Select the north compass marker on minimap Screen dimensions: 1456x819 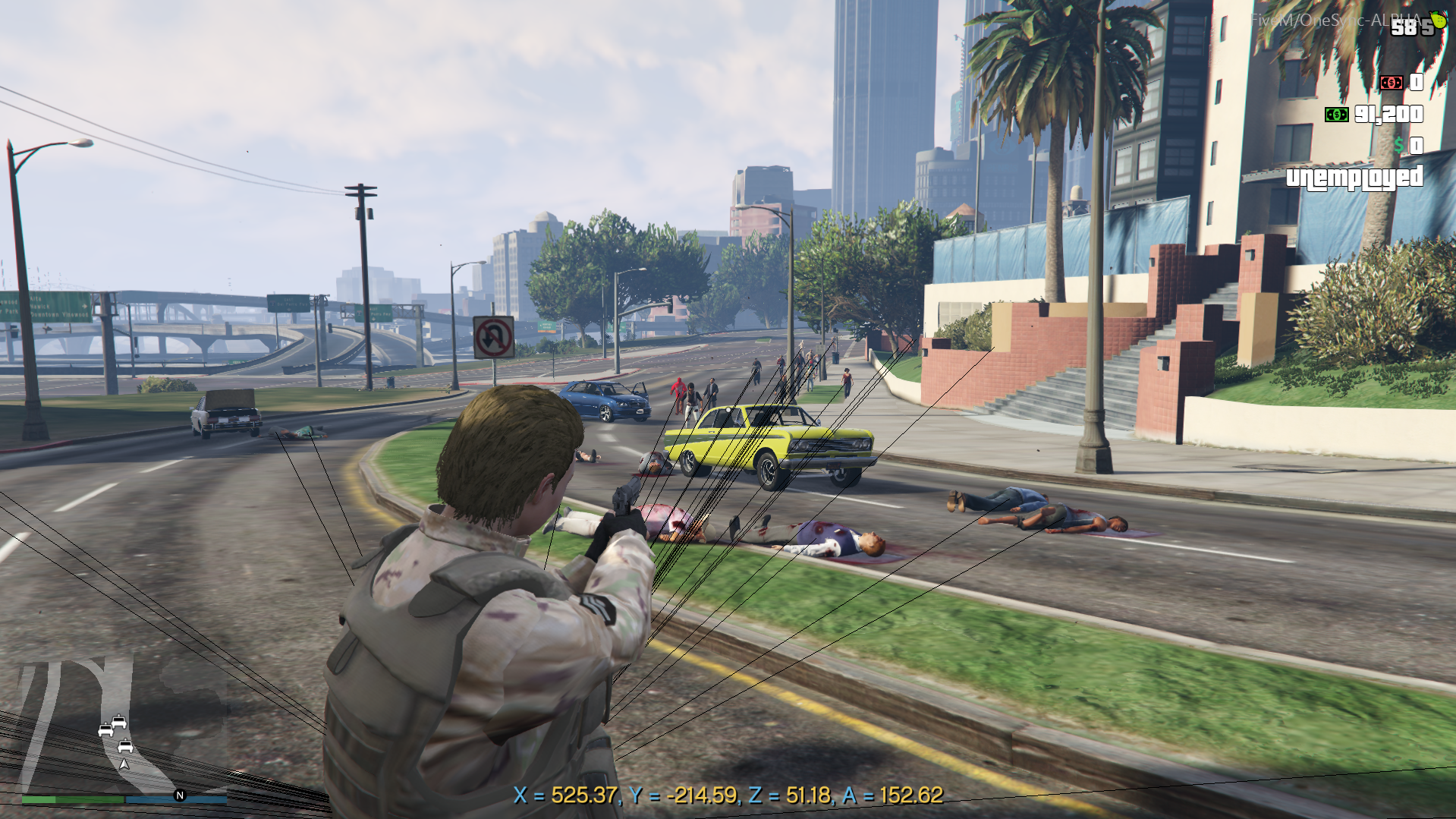click(180, 795)
